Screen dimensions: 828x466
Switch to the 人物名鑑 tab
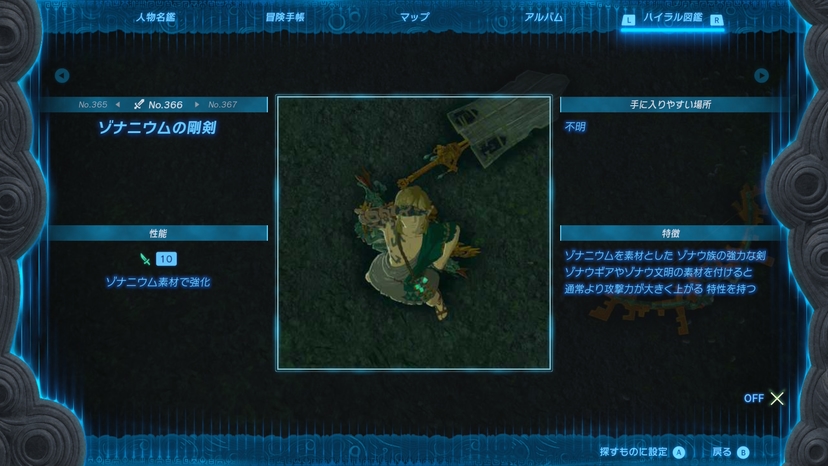[154, 17]
